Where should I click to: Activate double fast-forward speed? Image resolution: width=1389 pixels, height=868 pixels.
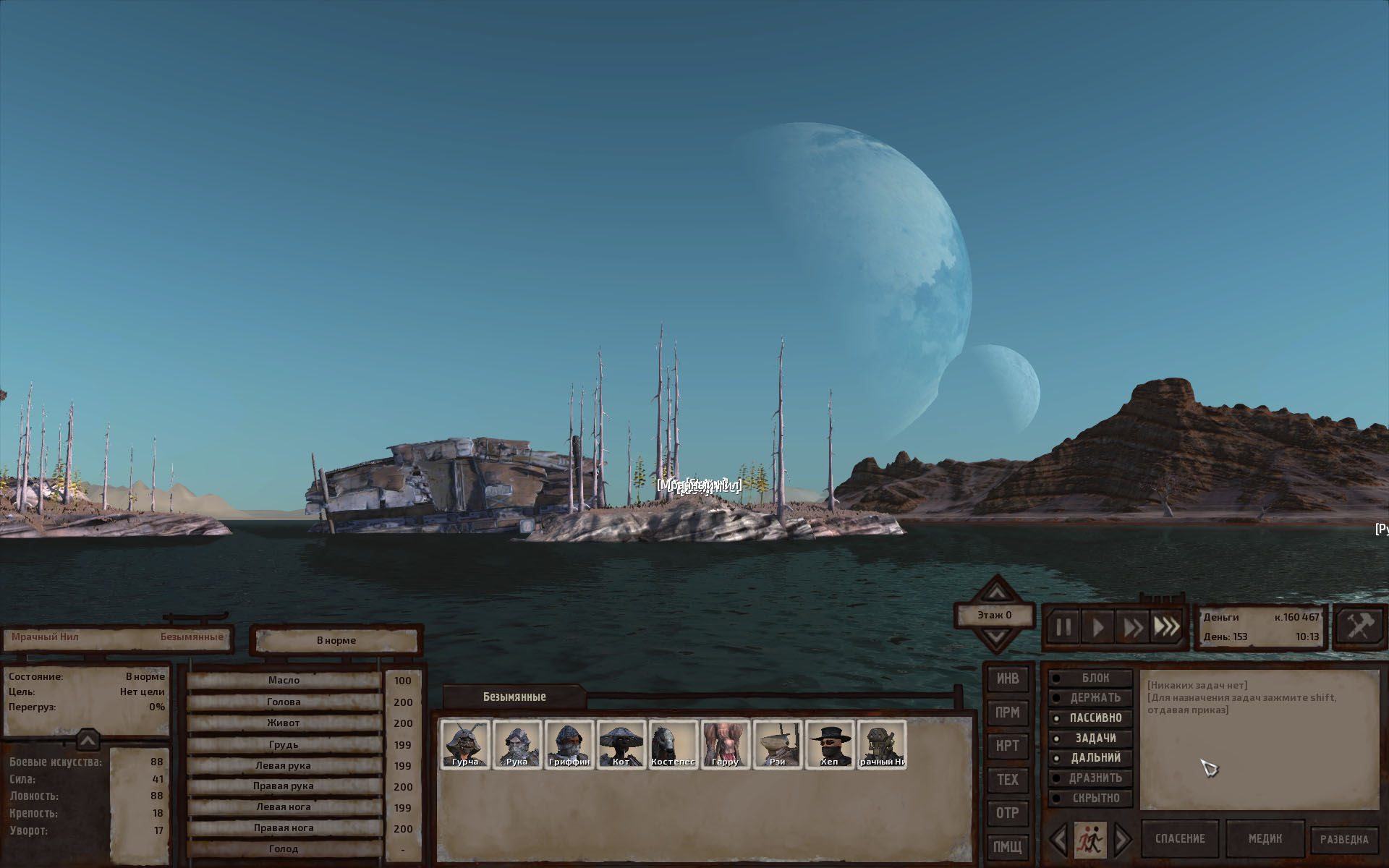(x=1132, y=627)
